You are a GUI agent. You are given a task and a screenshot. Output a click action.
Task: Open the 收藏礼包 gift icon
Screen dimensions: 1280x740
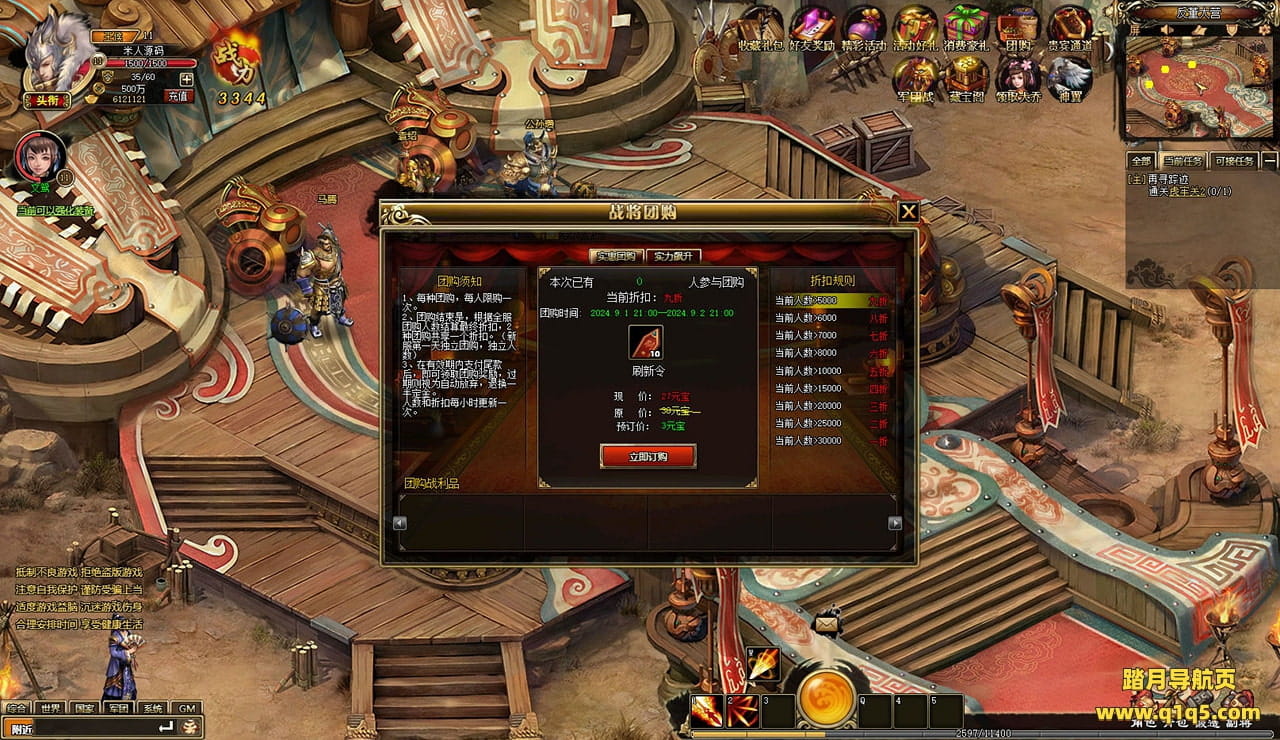click(761, 26)
